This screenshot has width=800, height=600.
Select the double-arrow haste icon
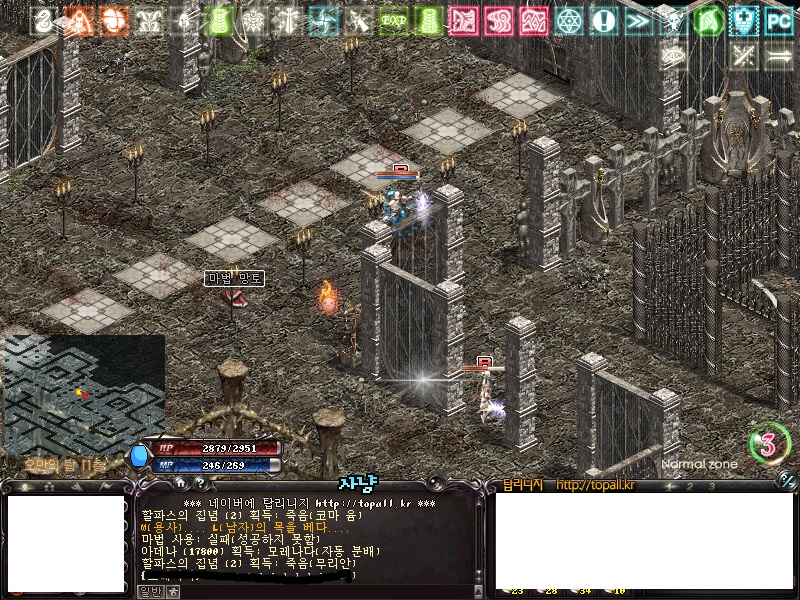pyautogui.click(x=637, y=20)
